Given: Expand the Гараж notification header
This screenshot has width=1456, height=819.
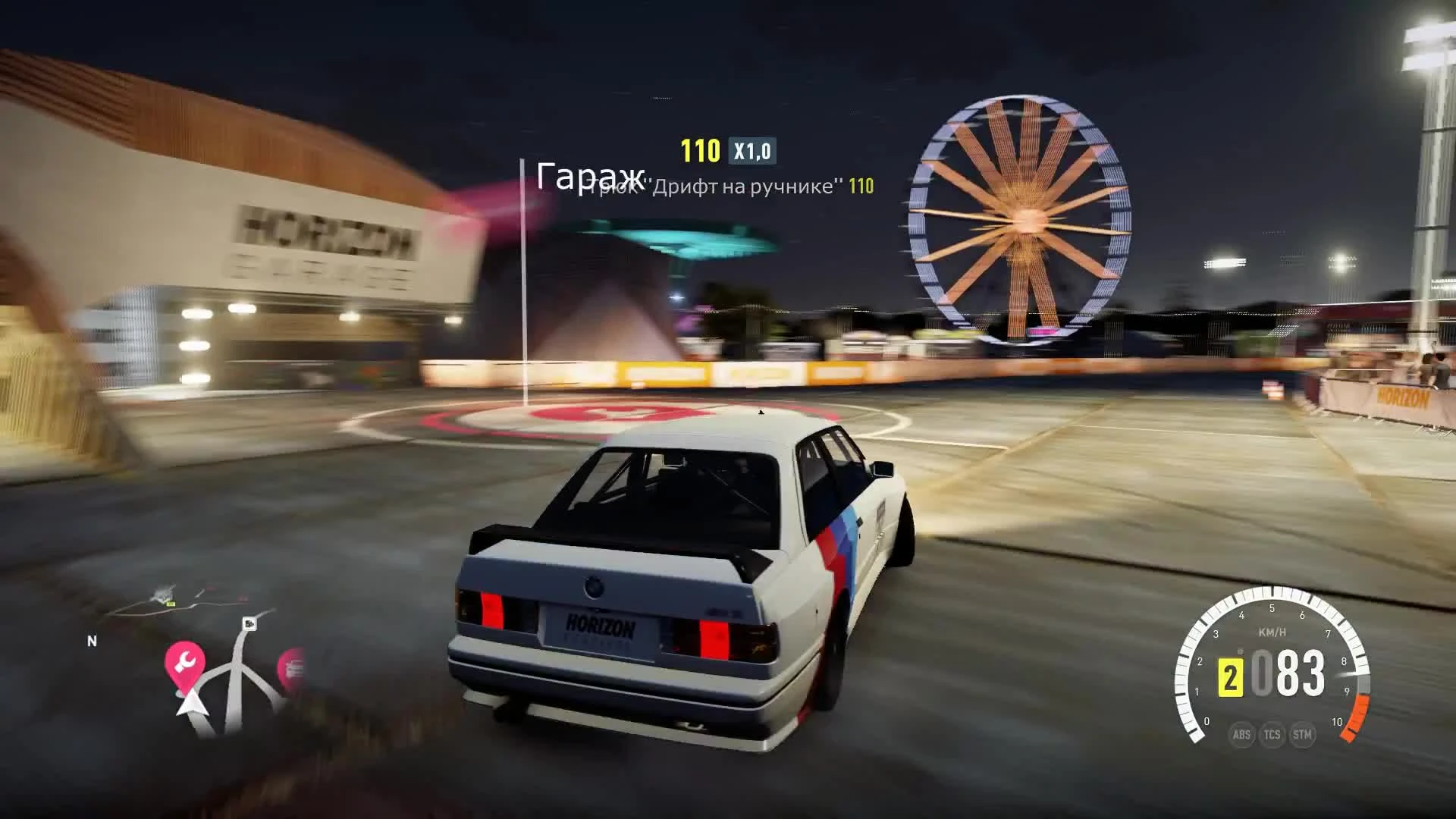Looking at the screenshot, I should click(590, 176).
